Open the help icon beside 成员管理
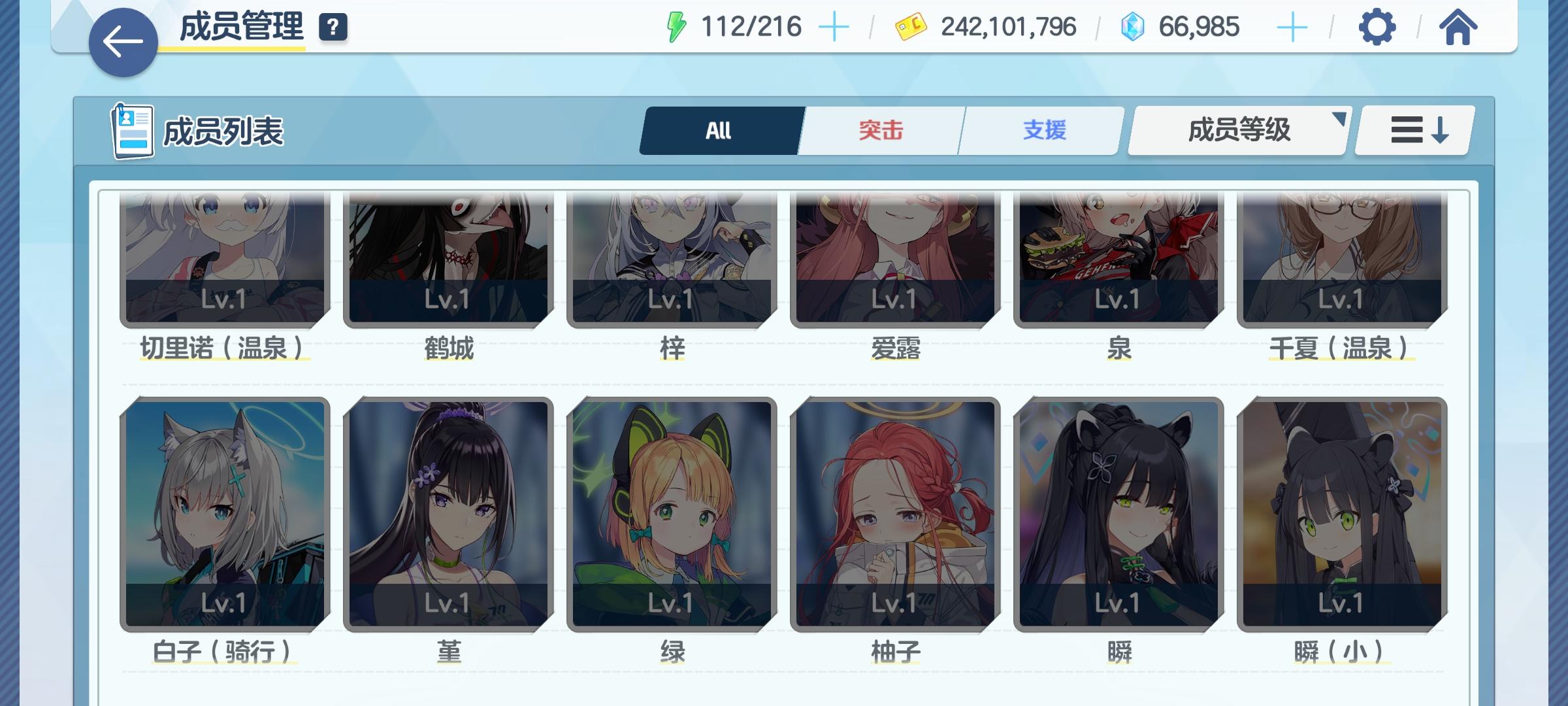The width and height of the screenshot is (1568, 706). coord(333,27)
